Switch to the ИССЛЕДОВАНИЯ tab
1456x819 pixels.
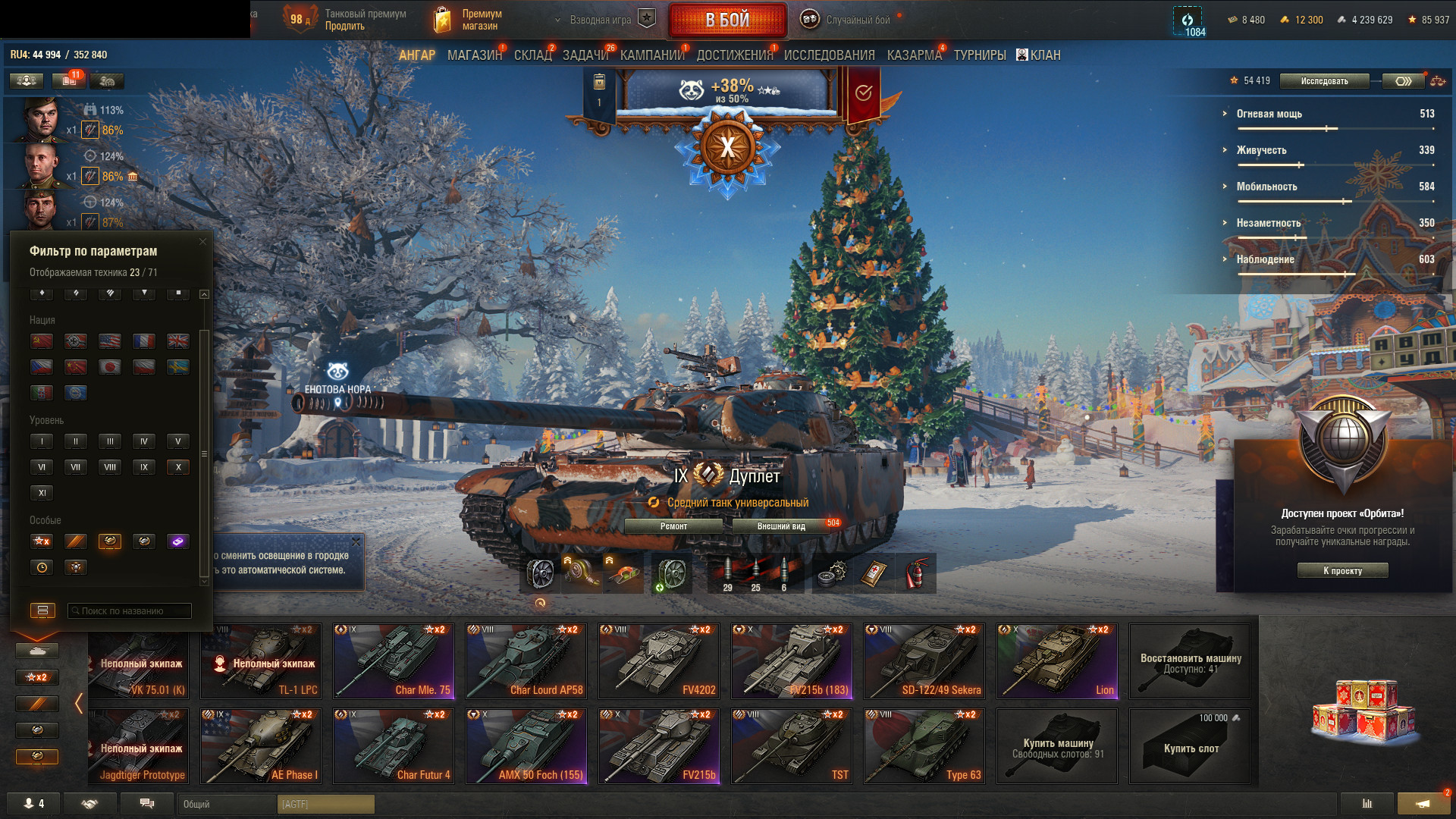click(829, 55)
